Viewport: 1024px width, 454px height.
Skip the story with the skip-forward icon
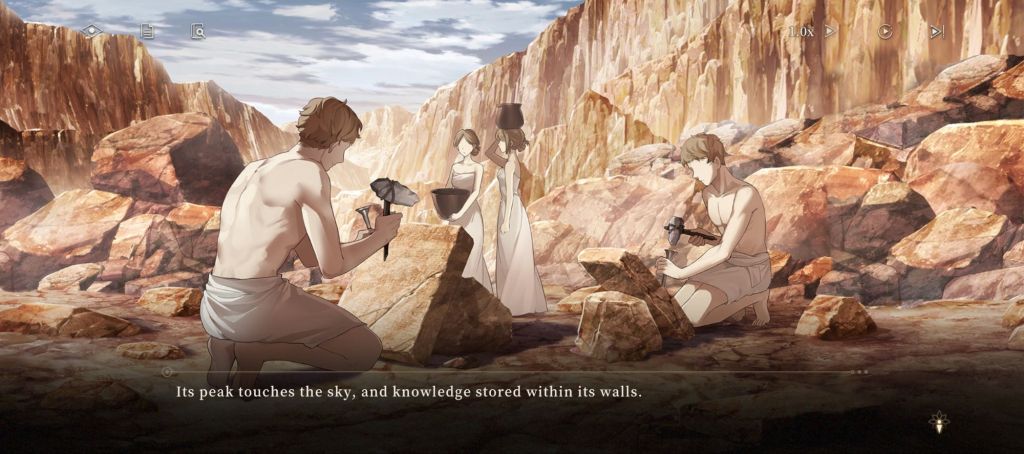(x=937, y=31)
